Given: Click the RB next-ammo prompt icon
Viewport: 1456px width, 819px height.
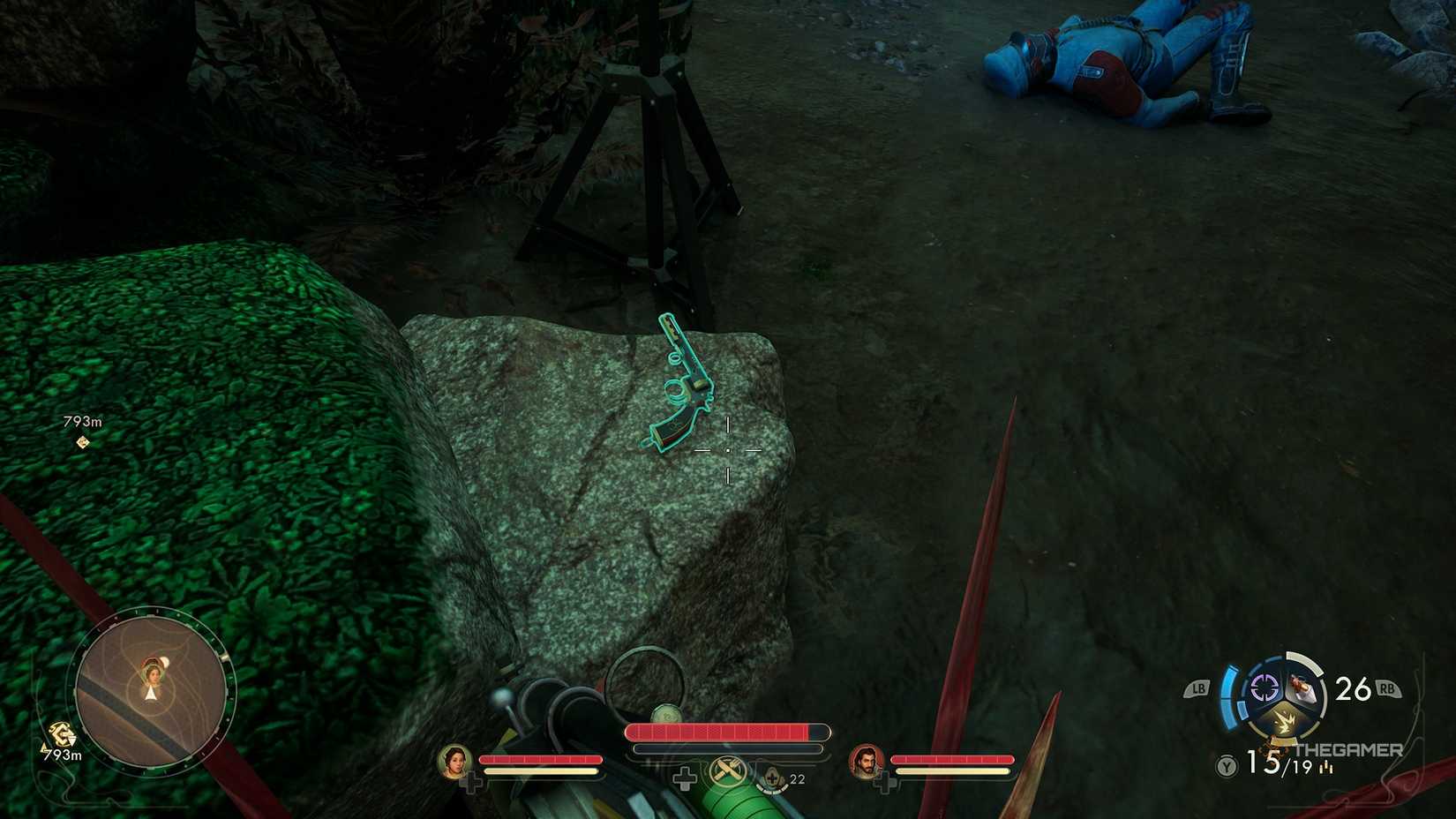Looking at the screenshot, I should pyautogui.click(x=1387, y=688).
